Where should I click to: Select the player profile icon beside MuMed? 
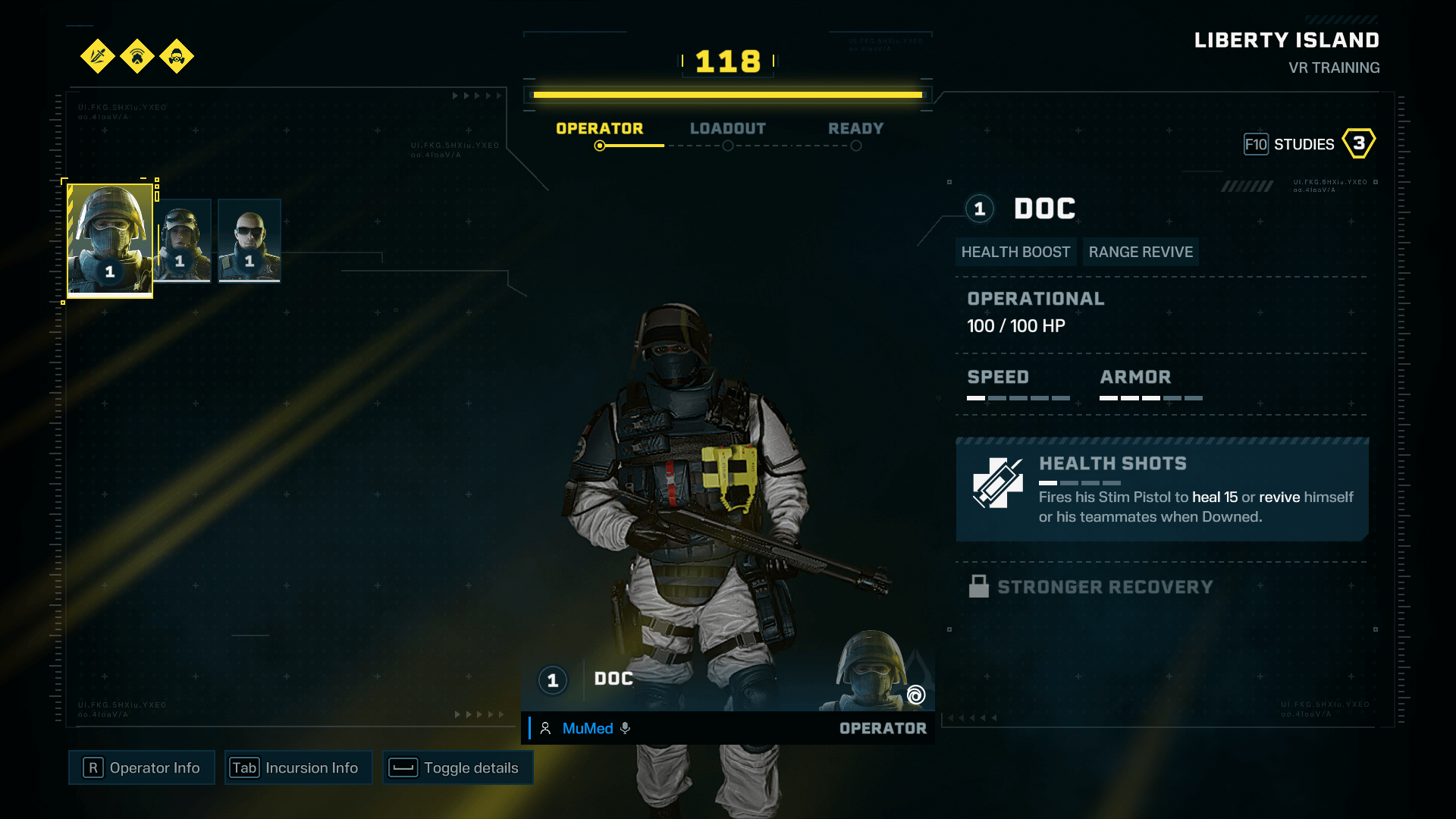544,728
